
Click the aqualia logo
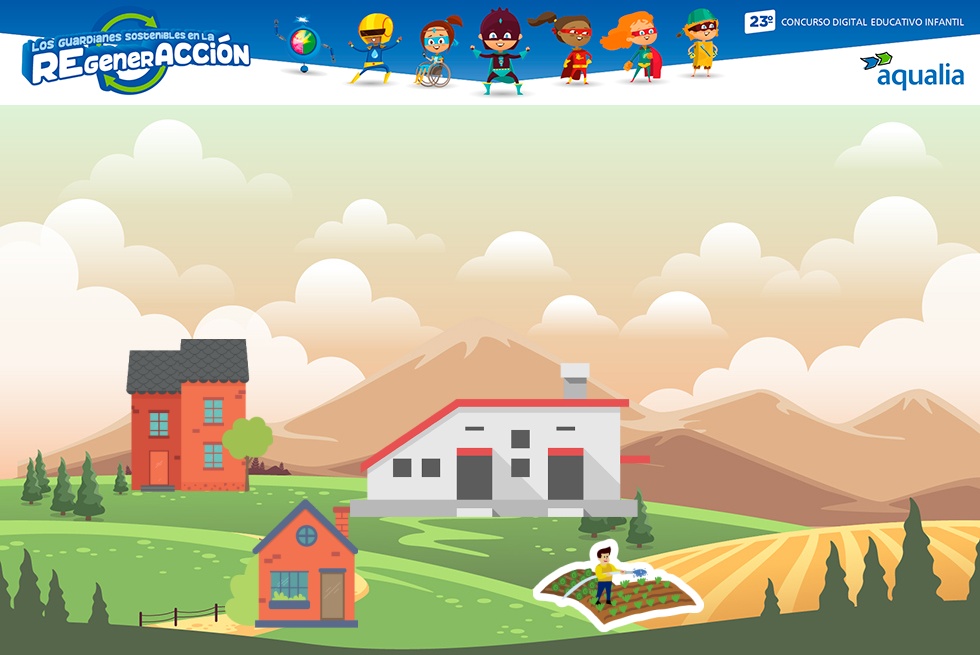click(x=911, y=70)
